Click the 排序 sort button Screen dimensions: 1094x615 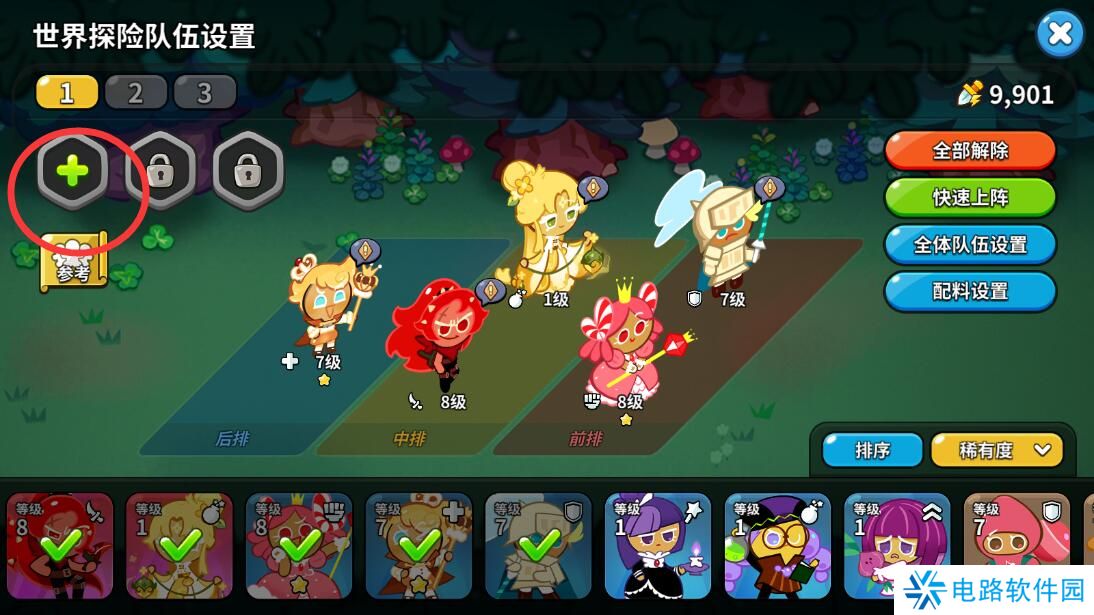pos(872,451)
